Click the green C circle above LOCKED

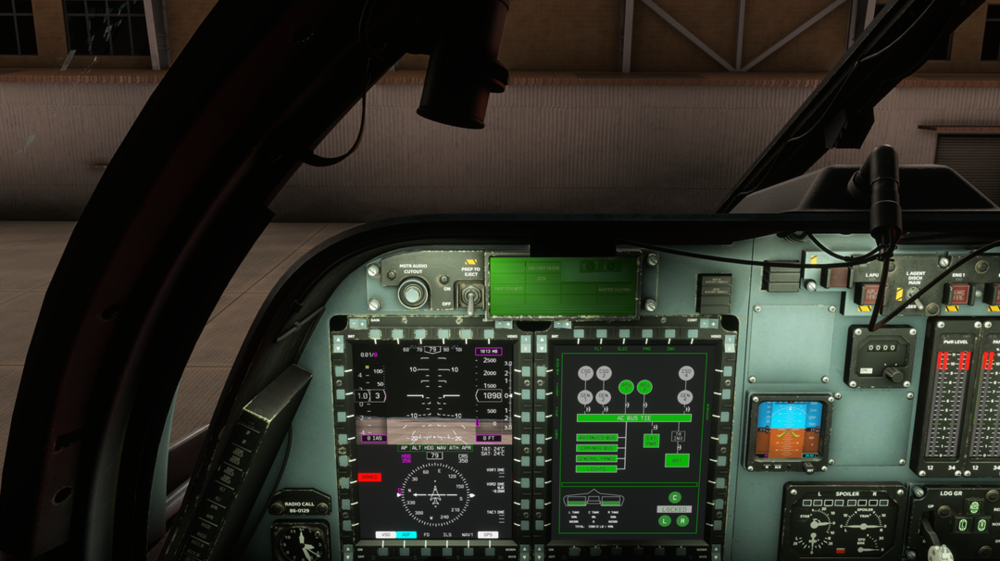[674, 497]
